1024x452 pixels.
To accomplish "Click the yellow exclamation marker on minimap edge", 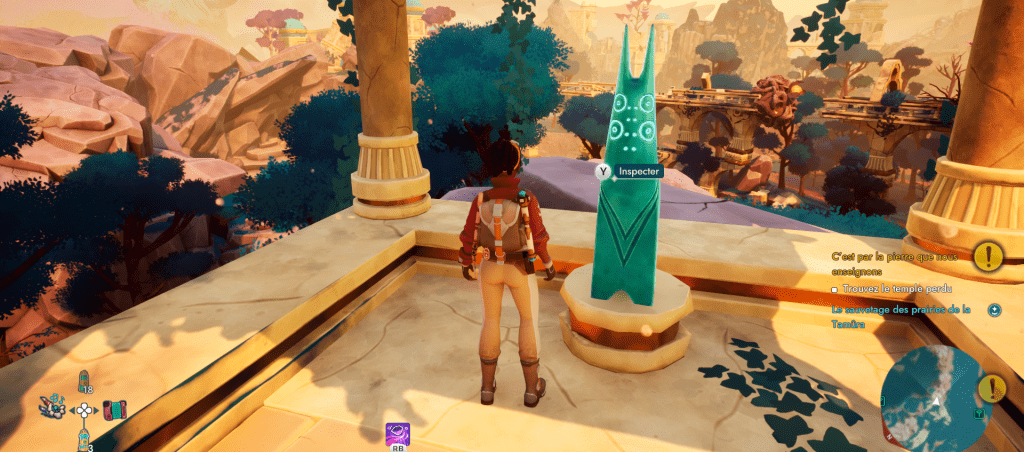I will pos(991,388).
